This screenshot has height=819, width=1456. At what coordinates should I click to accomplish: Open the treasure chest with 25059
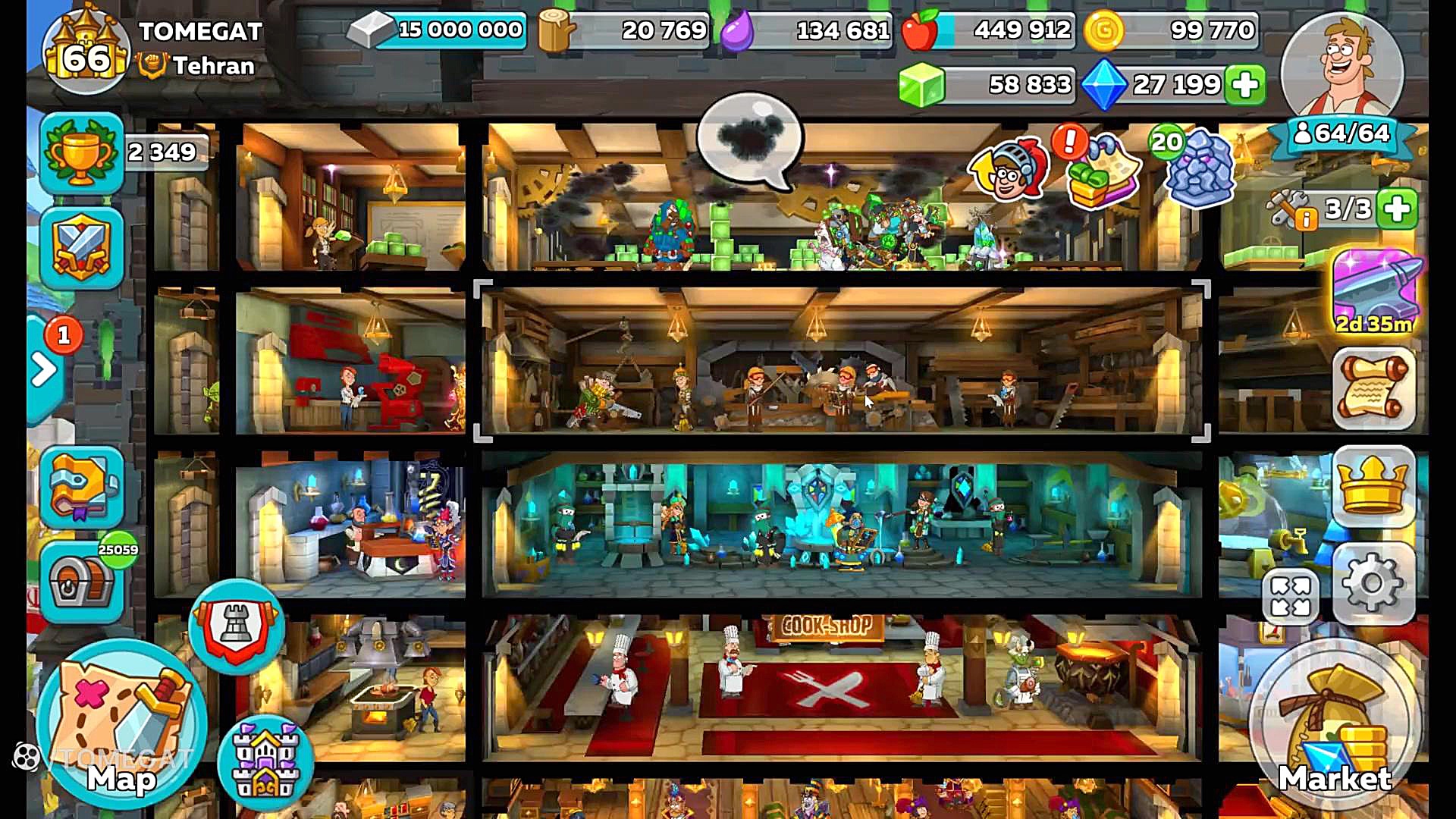82,582
